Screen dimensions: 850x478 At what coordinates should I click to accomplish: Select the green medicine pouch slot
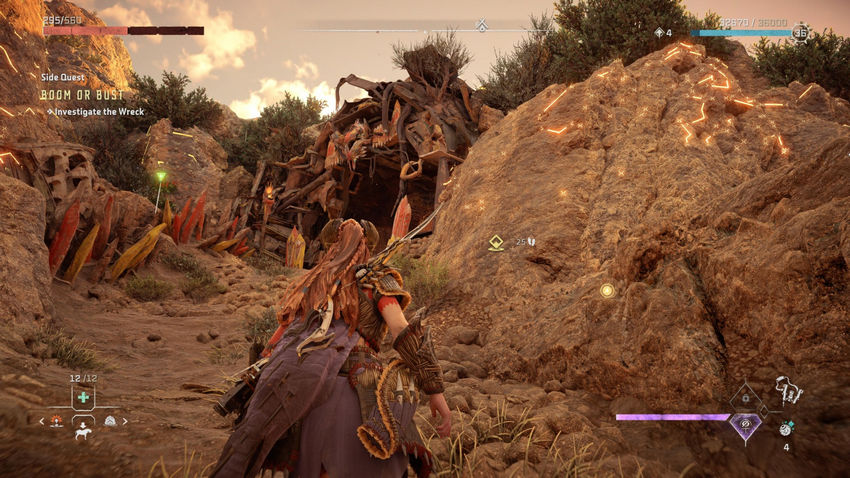[84, 397]
